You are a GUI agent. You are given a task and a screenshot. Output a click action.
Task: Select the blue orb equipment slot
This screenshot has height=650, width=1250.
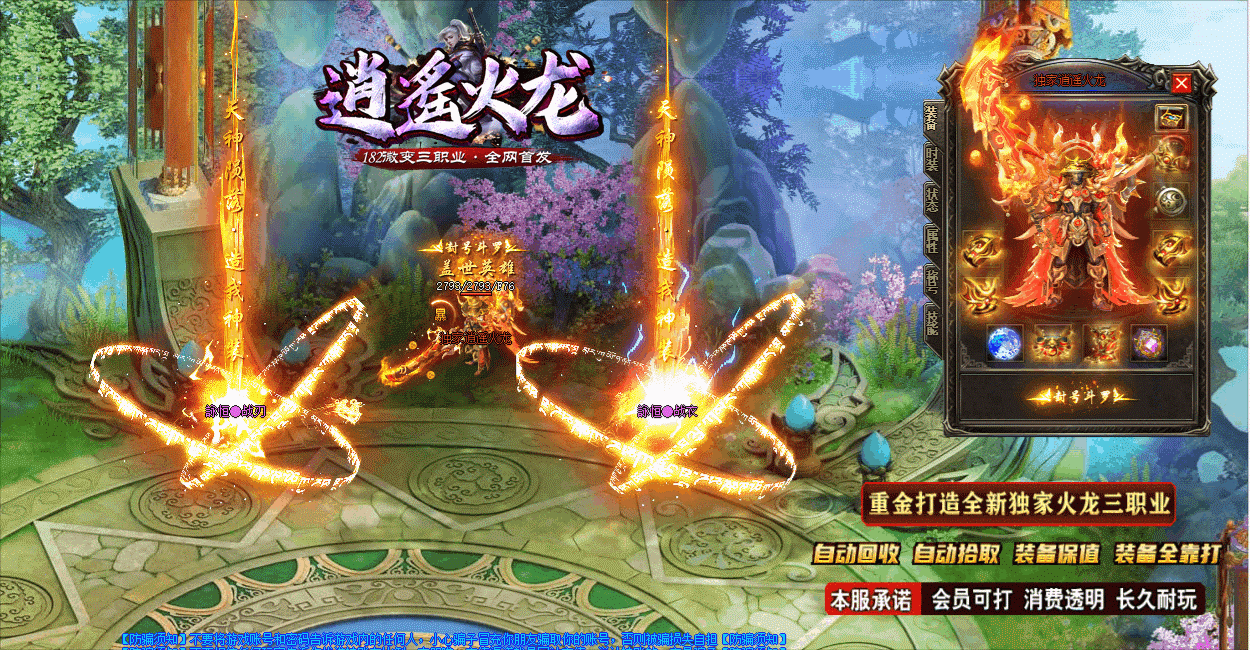click(x=1003, y=344)
